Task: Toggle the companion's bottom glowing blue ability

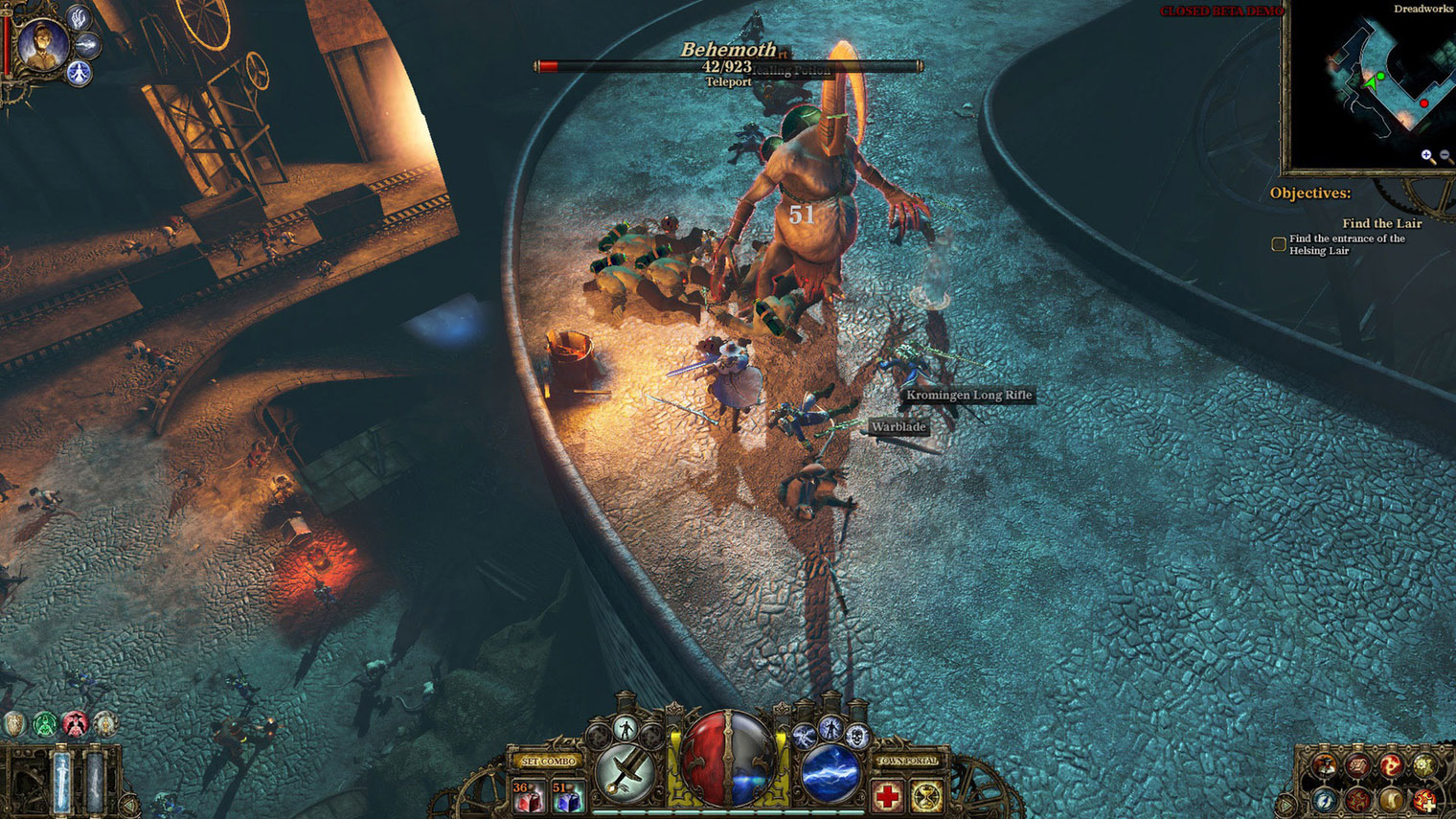Action: pyautogui.click(x=79, y=73)
